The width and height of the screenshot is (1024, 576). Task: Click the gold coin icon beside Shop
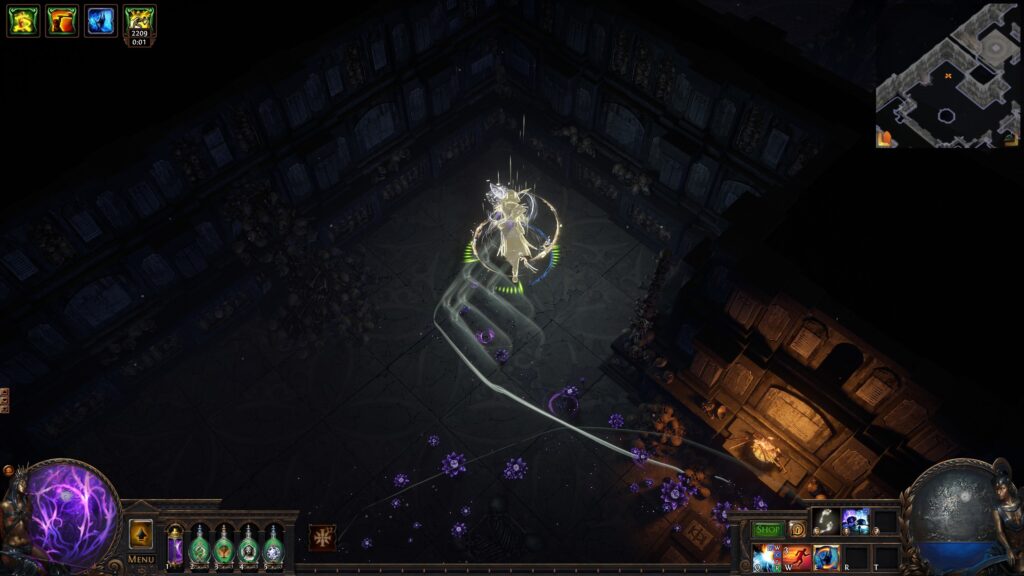[797, 529]
